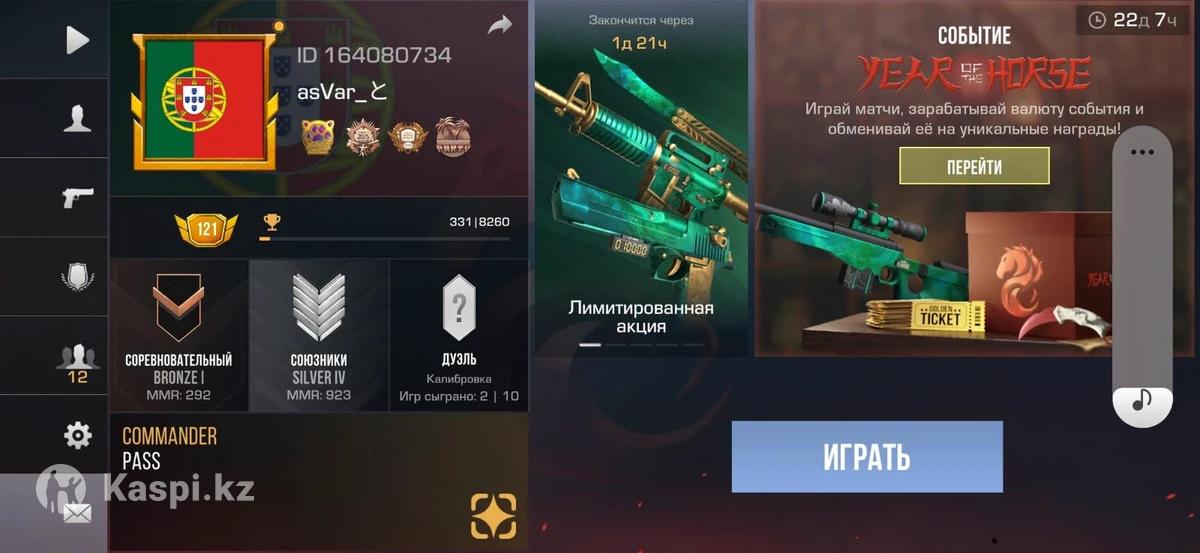Open the Commander Pass banner

tap(318, 481)
